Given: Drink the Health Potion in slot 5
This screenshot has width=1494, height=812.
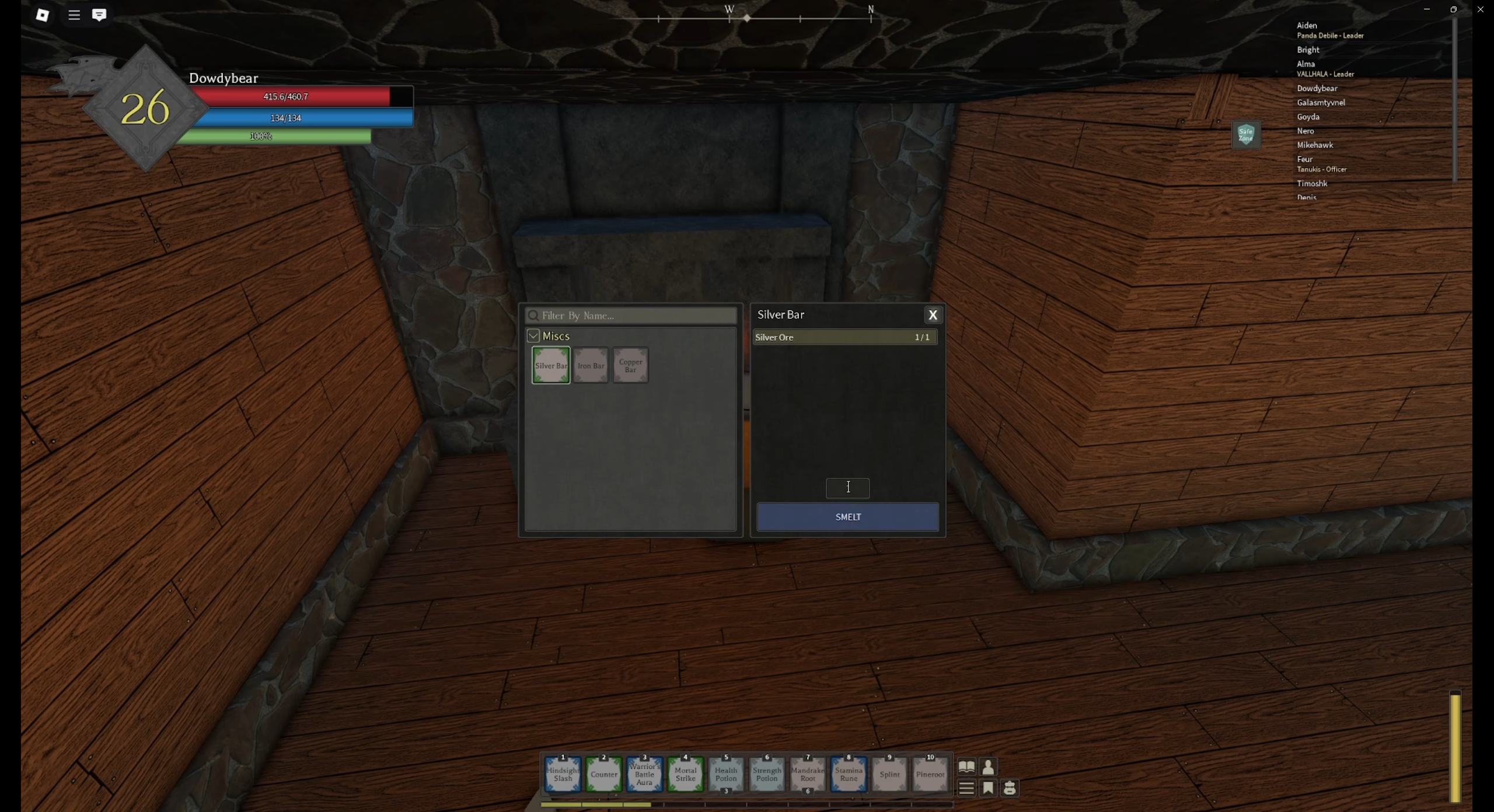Looking at the screenshot, I should click(x=726, y=774).
